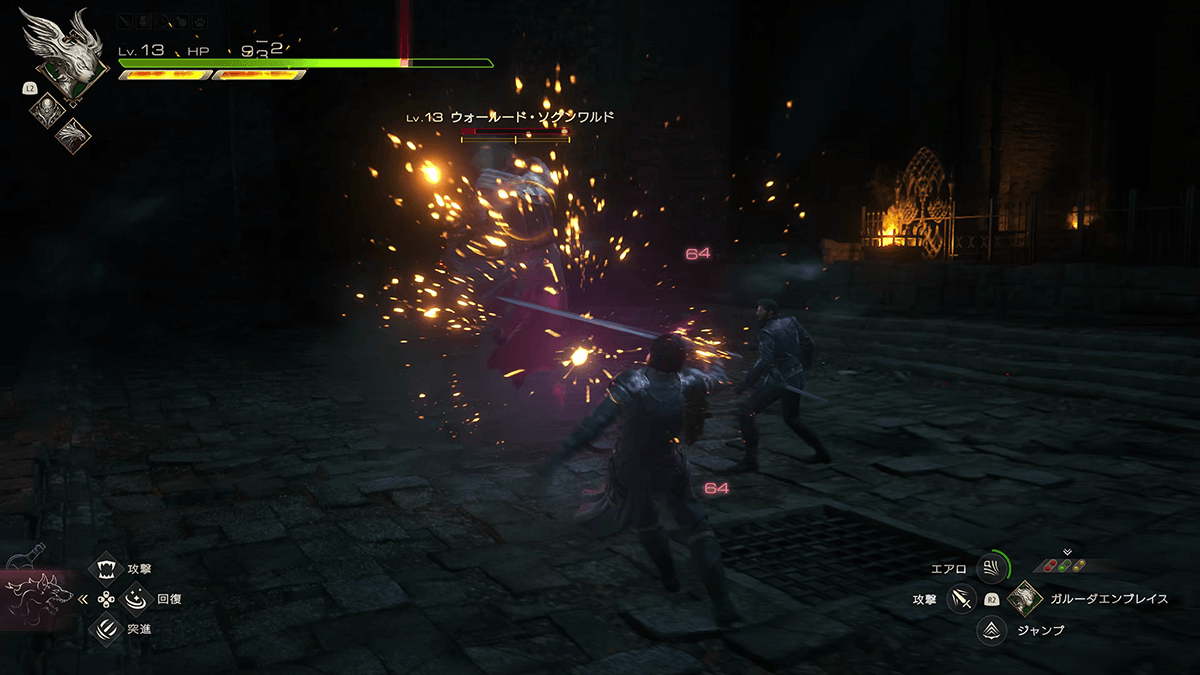Cast the エアロ magic ability
Image resolution: width=1200 pixels, height=675 pixels.
(991, 569)
